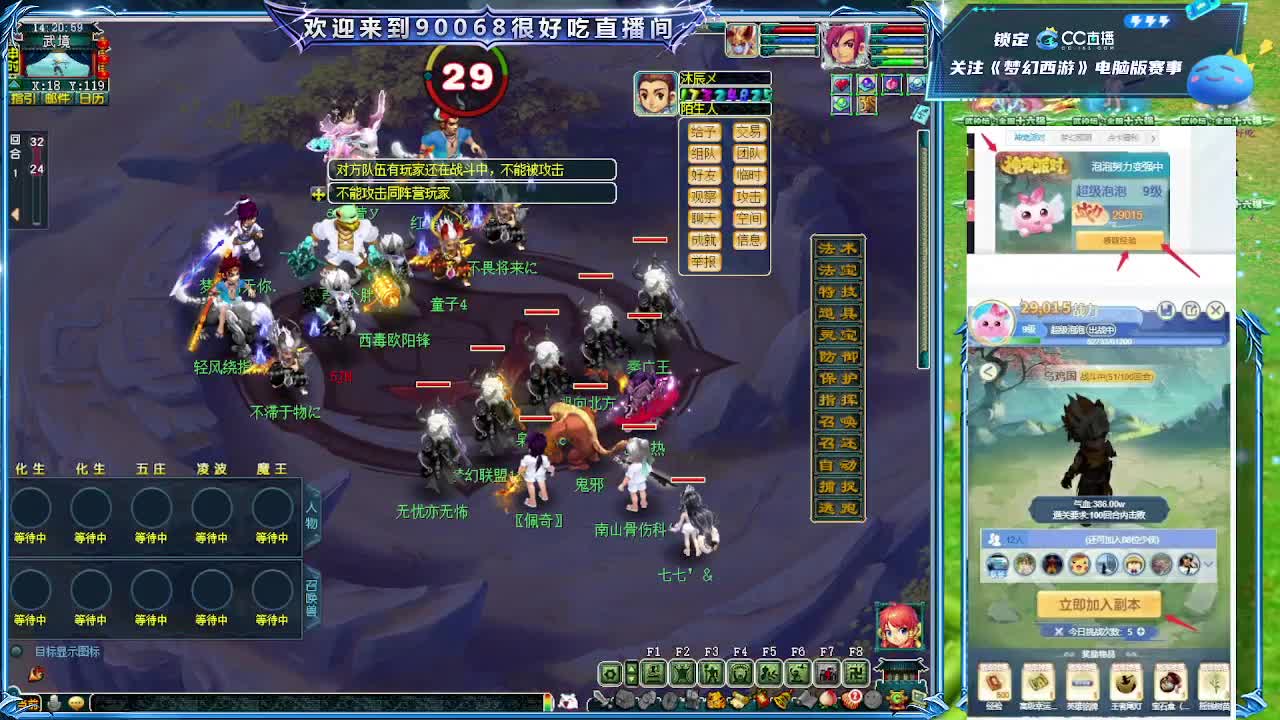Toggle the 目标显示图标 checkbox

point(16,650)
